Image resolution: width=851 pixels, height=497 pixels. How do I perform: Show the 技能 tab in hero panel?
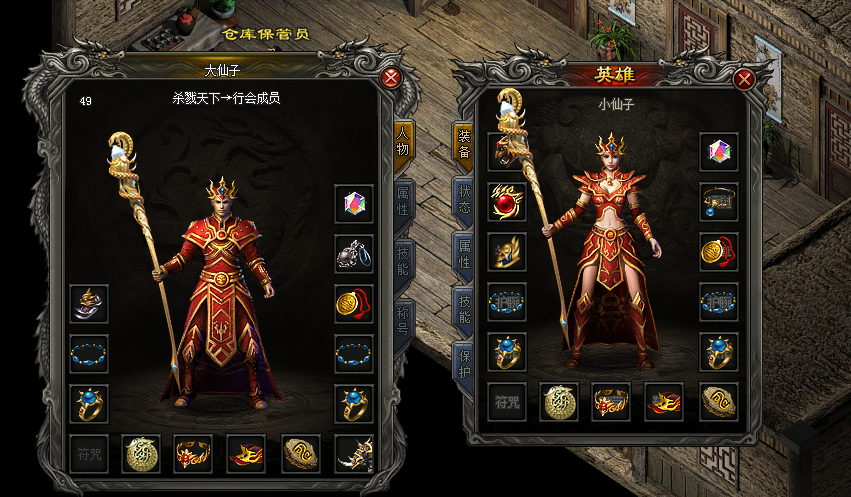[464, 308]
